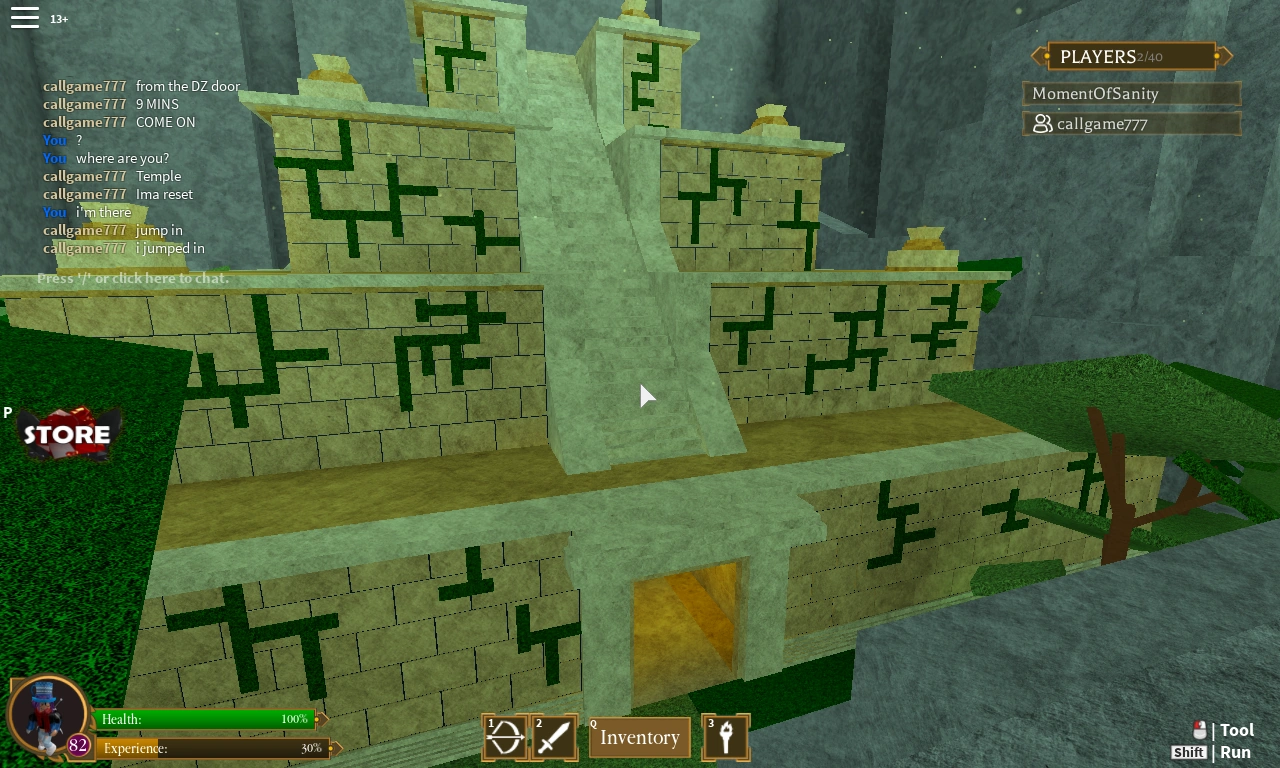Click the friend icon beside callgame777
The image size is (1280, 768).
[1044, 123]
